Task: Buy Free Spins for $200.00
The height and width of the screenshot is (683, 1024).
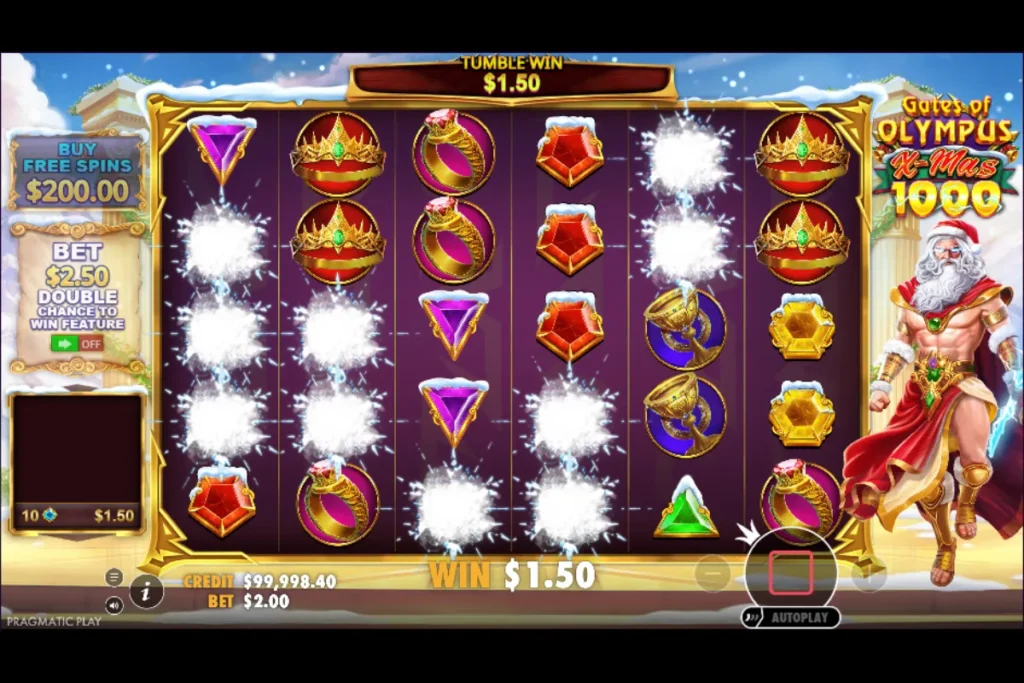Action: pos(77,170)
